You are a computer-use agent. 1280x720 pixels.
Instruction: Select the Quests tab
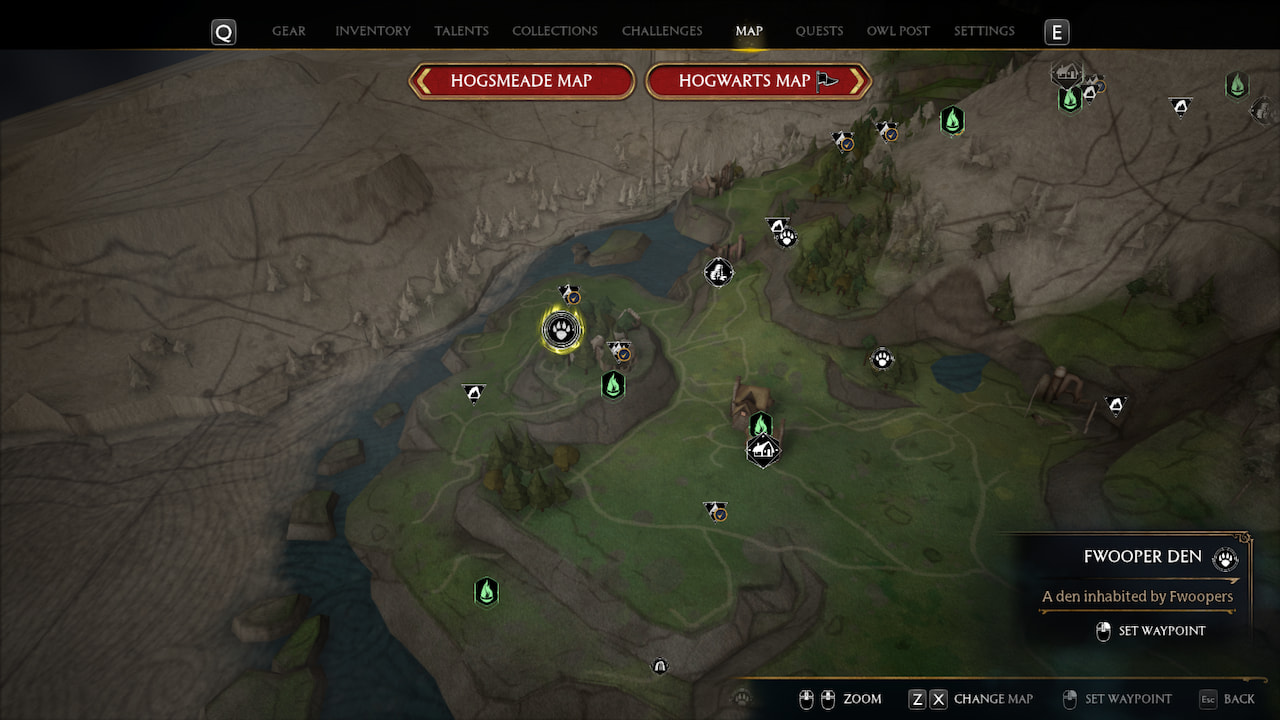pyautogui.click(x=819, y=31)
